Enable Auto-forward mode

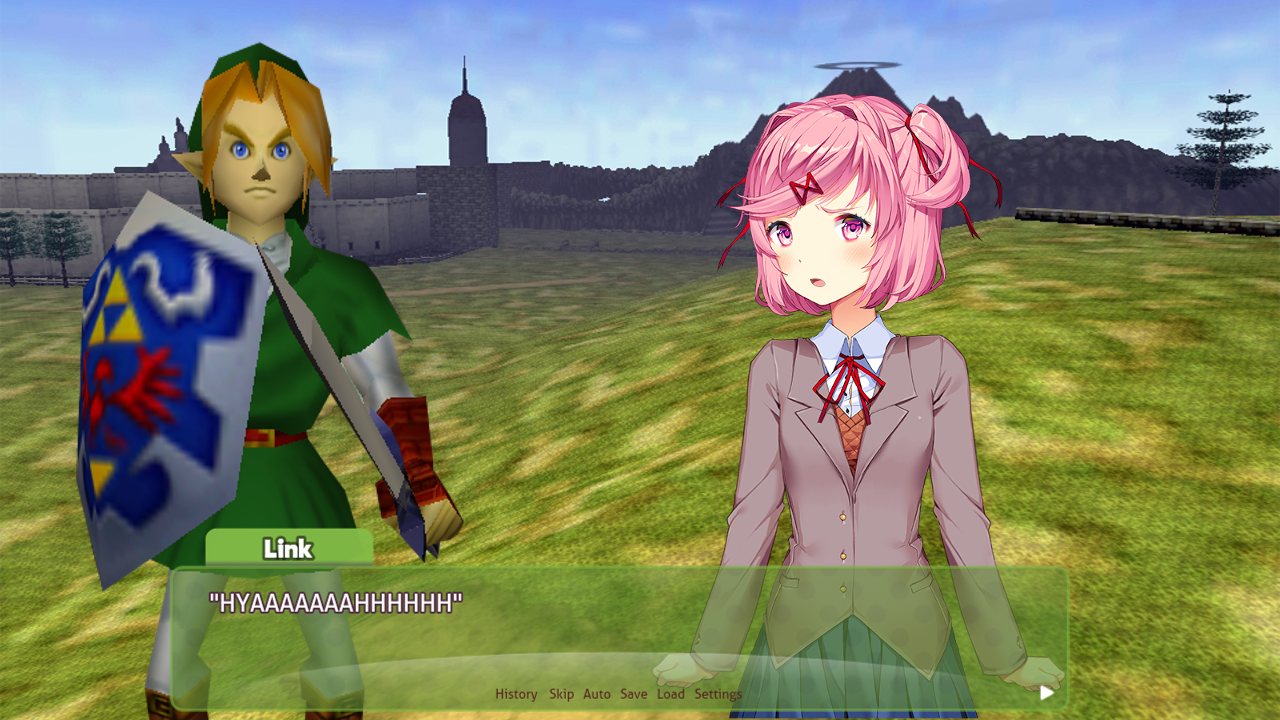pyautogui.click(x=597, y=693)
